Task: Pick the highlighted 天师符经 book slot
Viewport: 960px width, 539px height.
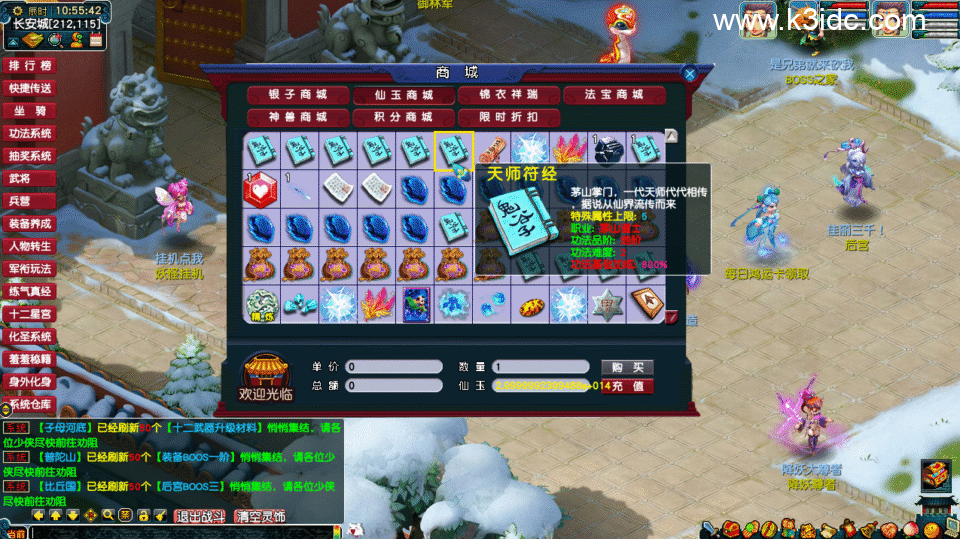Action: (x=453, y=152)
